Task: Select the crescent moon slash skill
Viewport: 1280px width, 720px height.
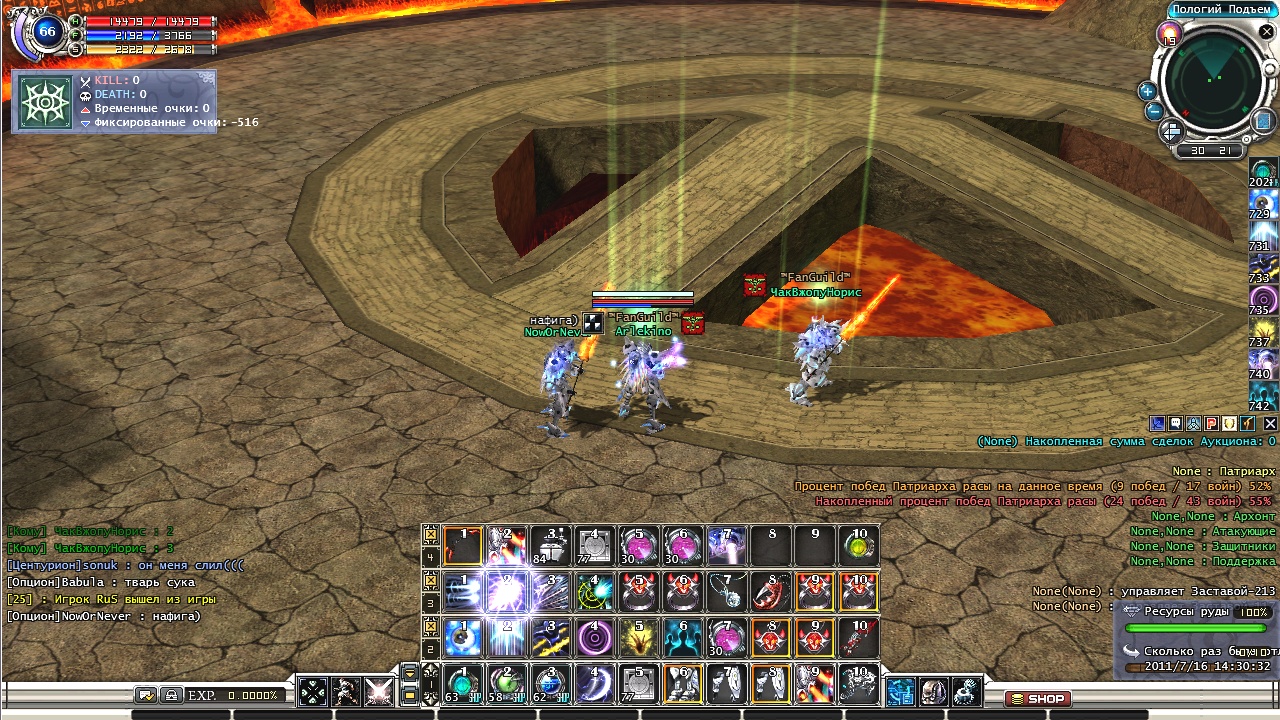Action: point(595,685)
